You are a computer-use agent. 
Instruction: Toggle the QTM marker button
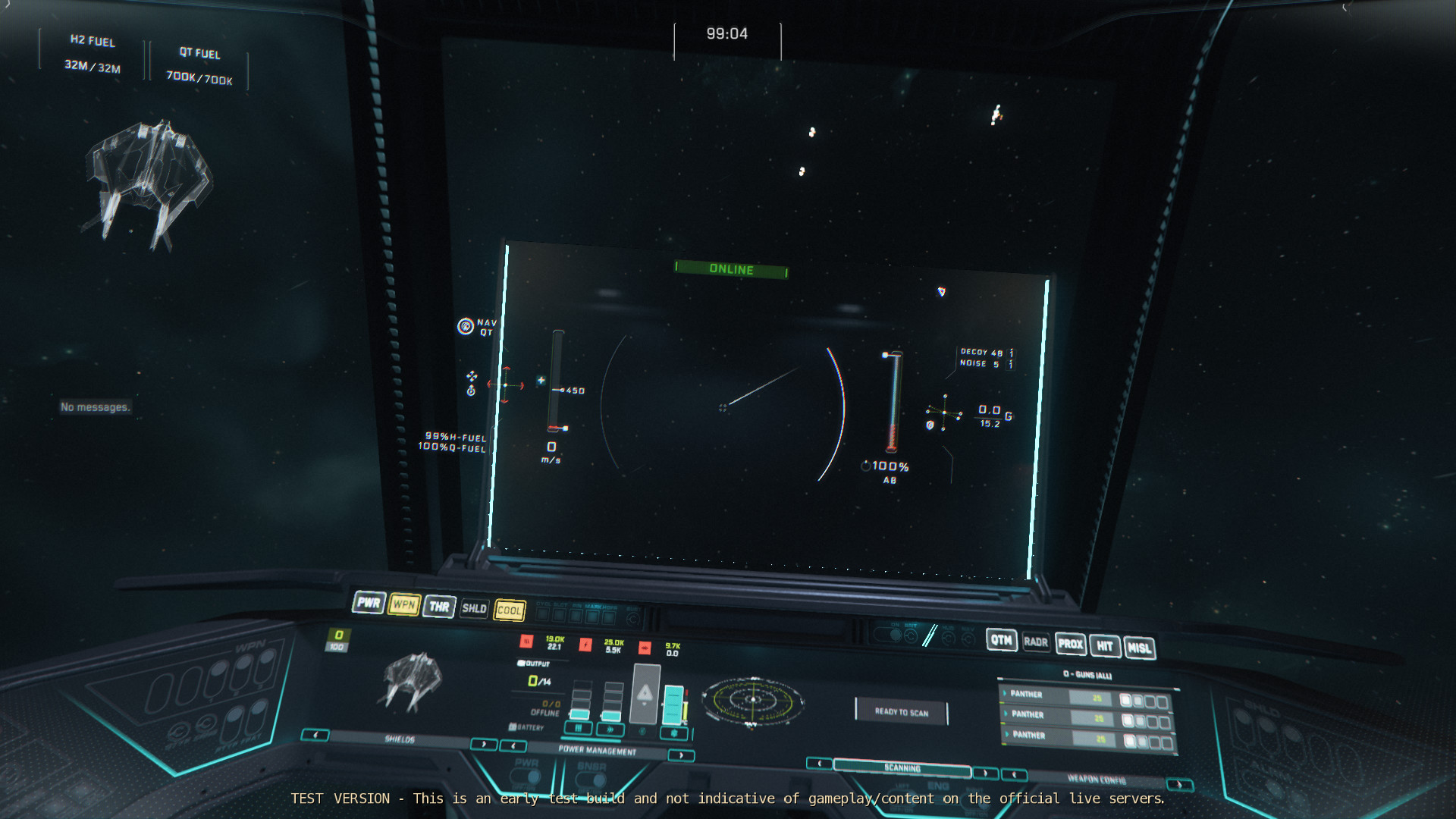1003,641
